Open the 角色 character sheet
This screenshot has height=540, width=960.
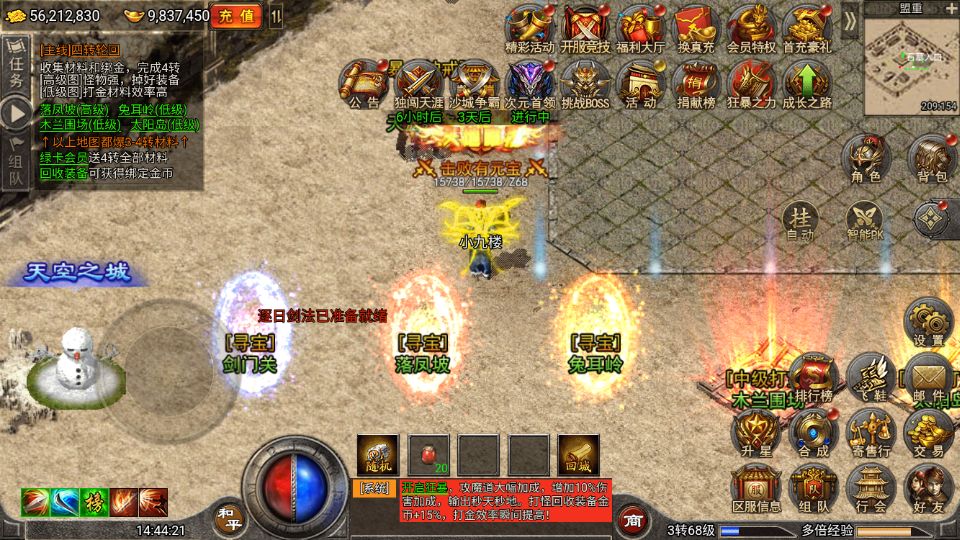click(x=865, y=158)
